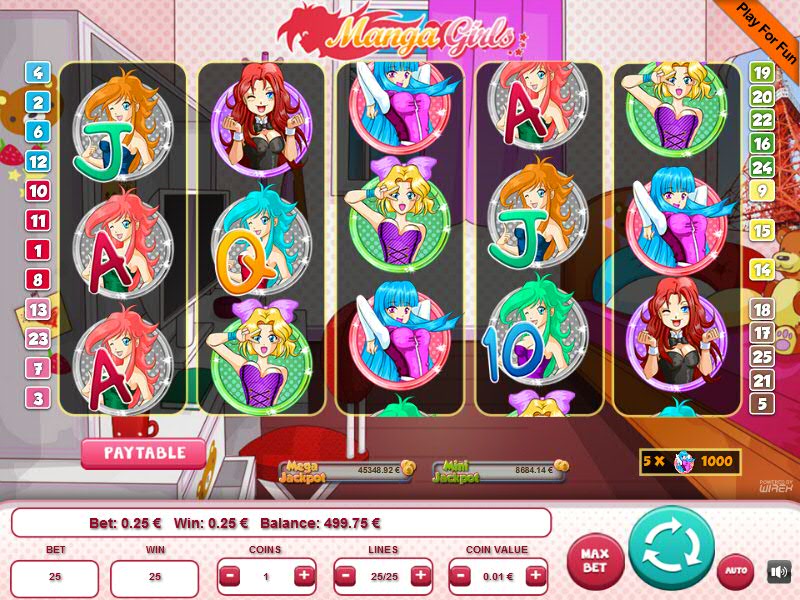Click the payline 25 indicator
This screenshot has height=600, width=800.
point(761,356)
